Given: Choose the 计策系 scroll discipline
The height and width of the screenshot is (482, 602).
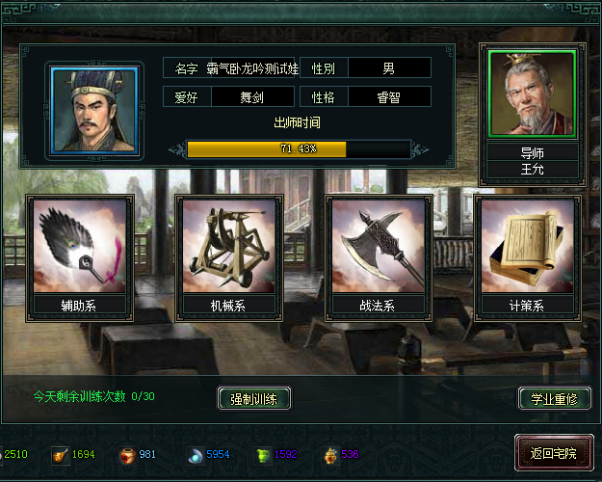Looking at the screenshot, I should 526,248.
